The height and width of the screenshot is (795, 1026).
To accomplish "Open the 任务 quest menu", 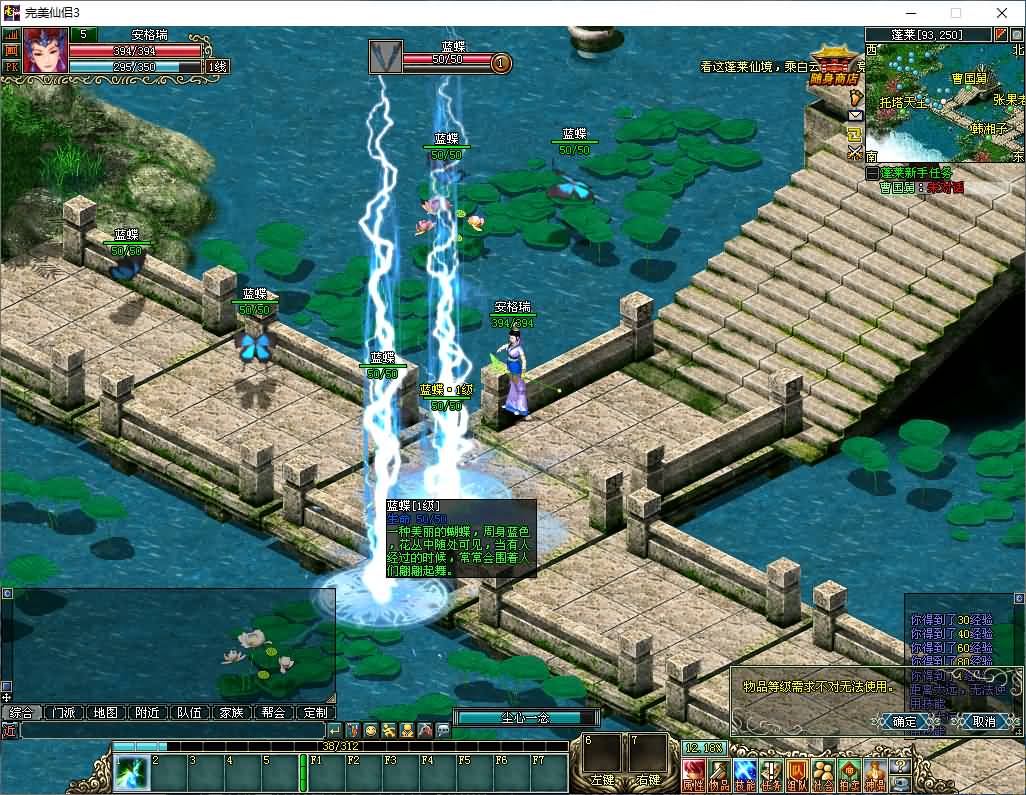I will (x=771, y=775).
